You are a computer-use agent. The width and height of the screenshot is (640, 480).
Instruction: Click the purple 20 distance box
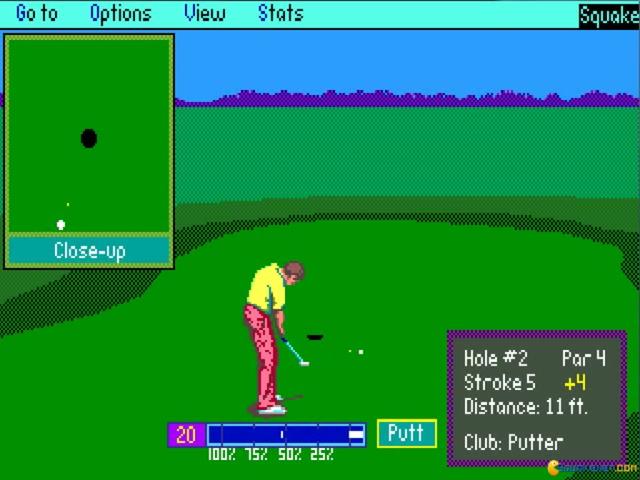(x=185, y=434)
